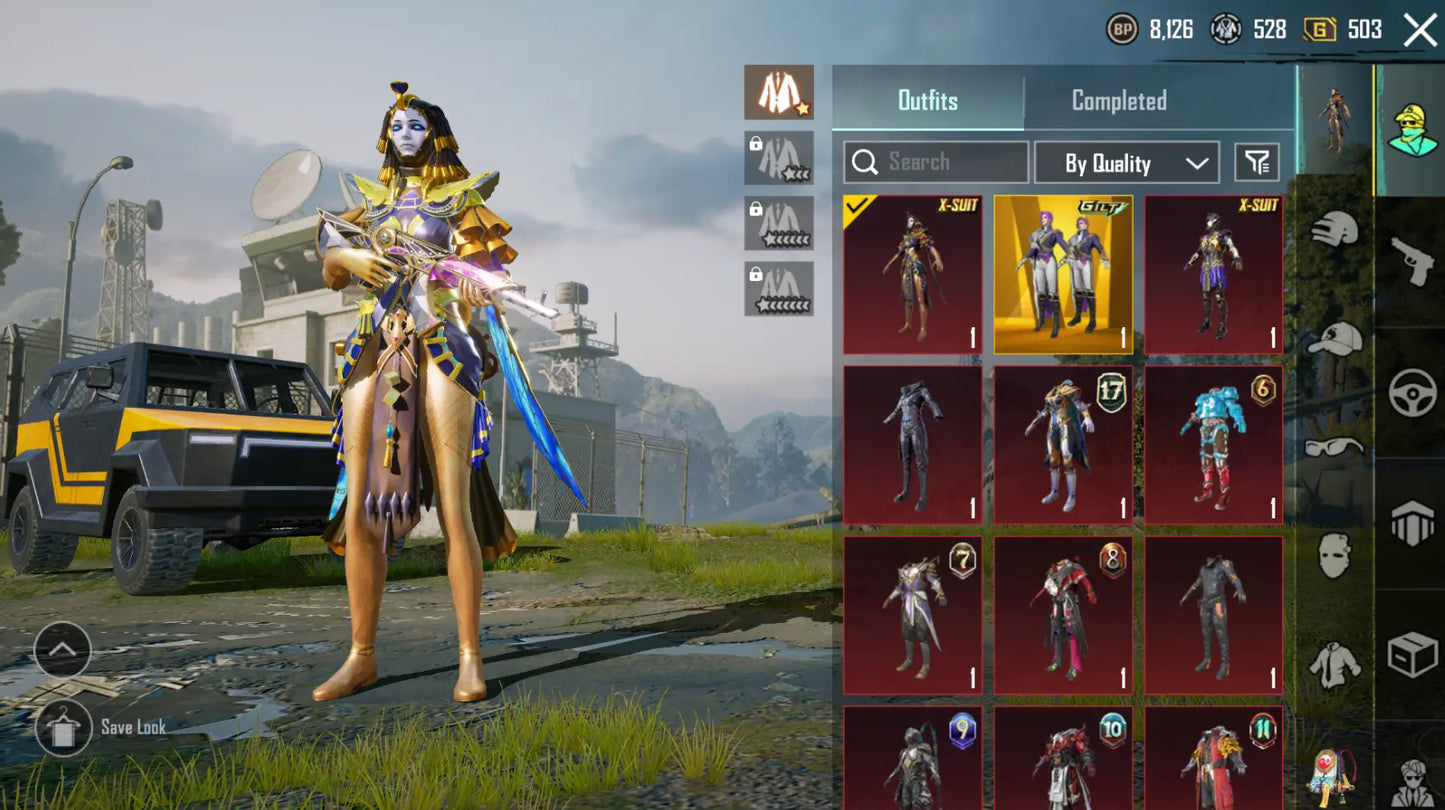Viewport: 1445px width, 810px height.
Task: Select the outfit tile with badge 8
Action: (x=1063, y=615)
